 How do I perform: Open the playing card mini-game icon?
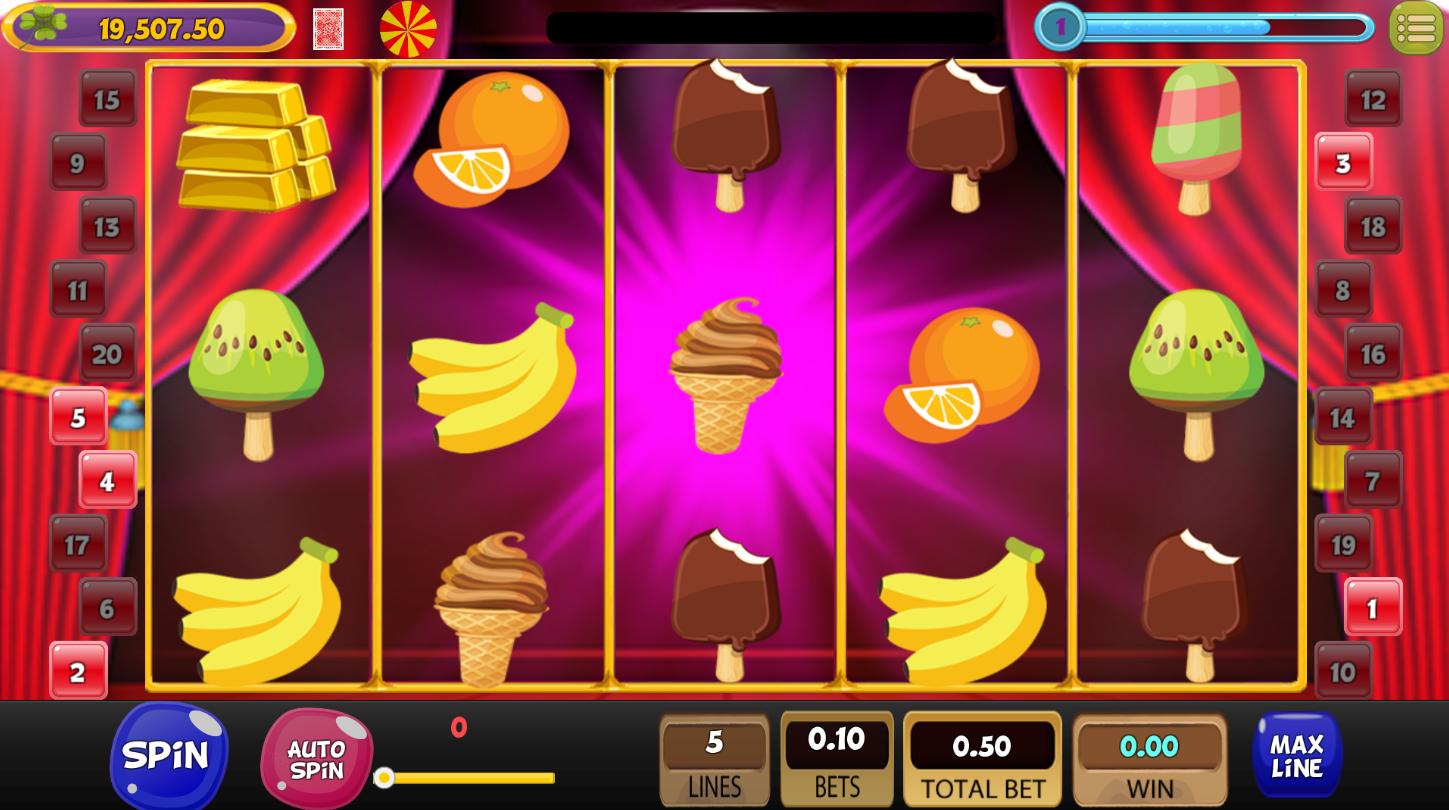[x=328, y=28]
